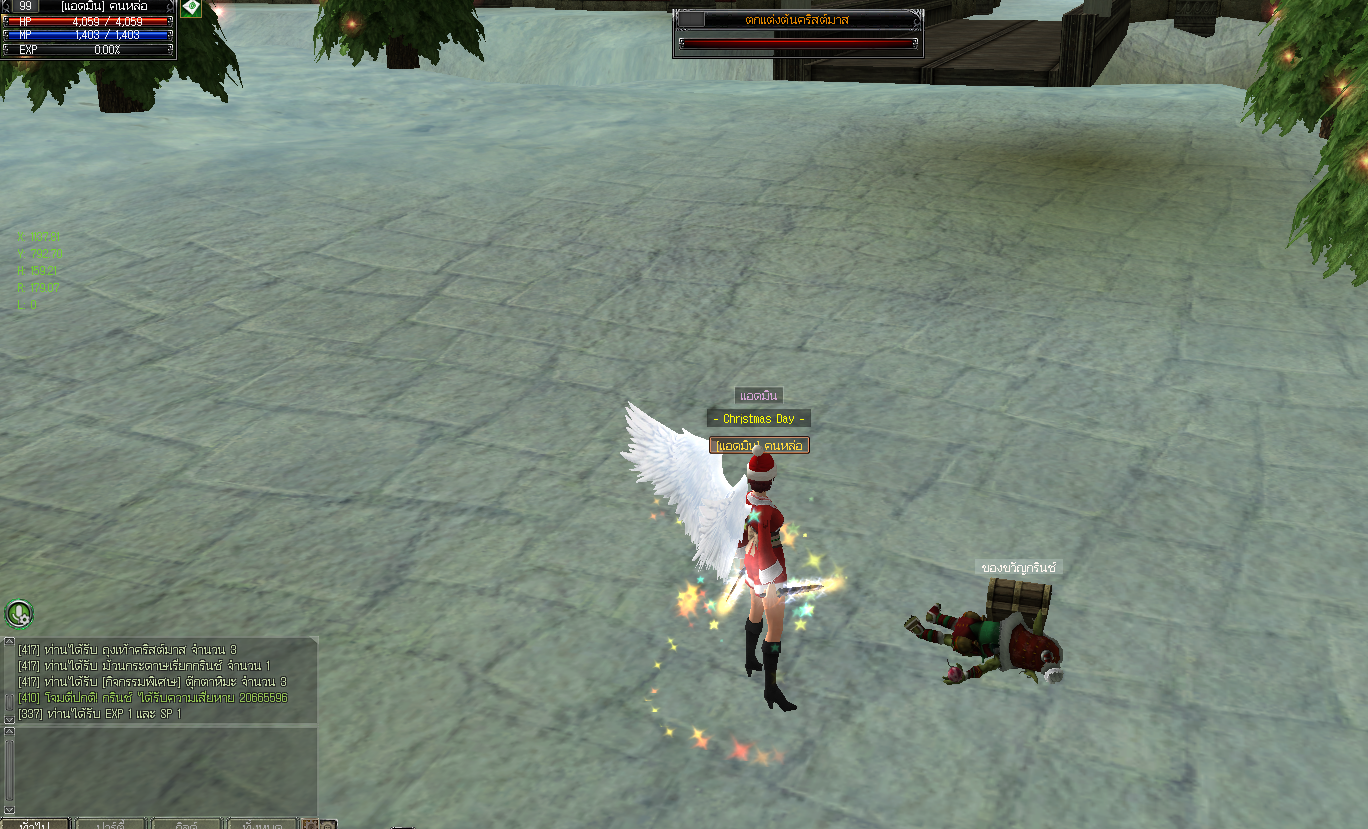
Task: Open the voice chat microphone settings
Action: (19, 612)
